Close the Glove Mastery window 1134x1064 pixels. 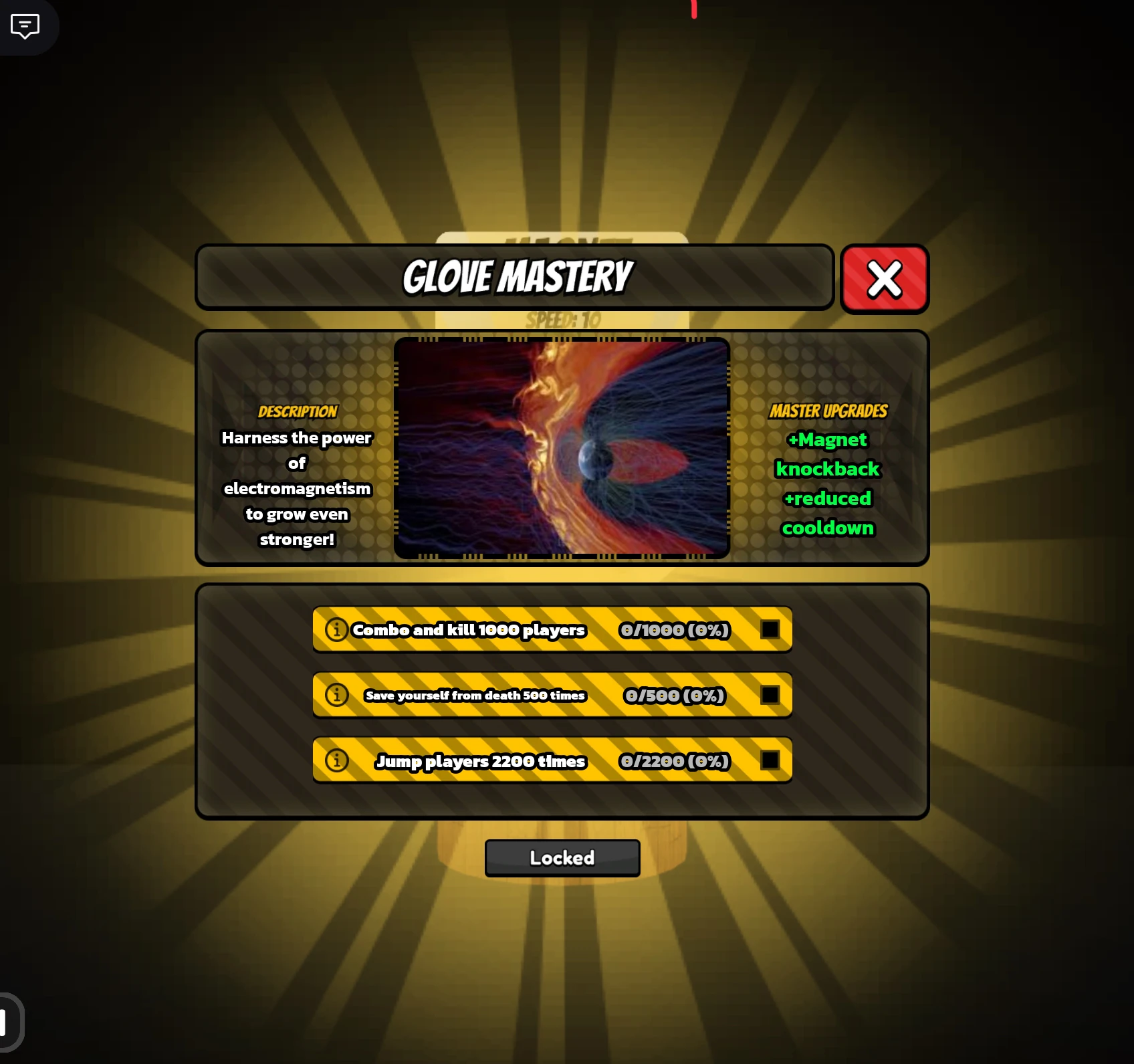coord(884,279)
